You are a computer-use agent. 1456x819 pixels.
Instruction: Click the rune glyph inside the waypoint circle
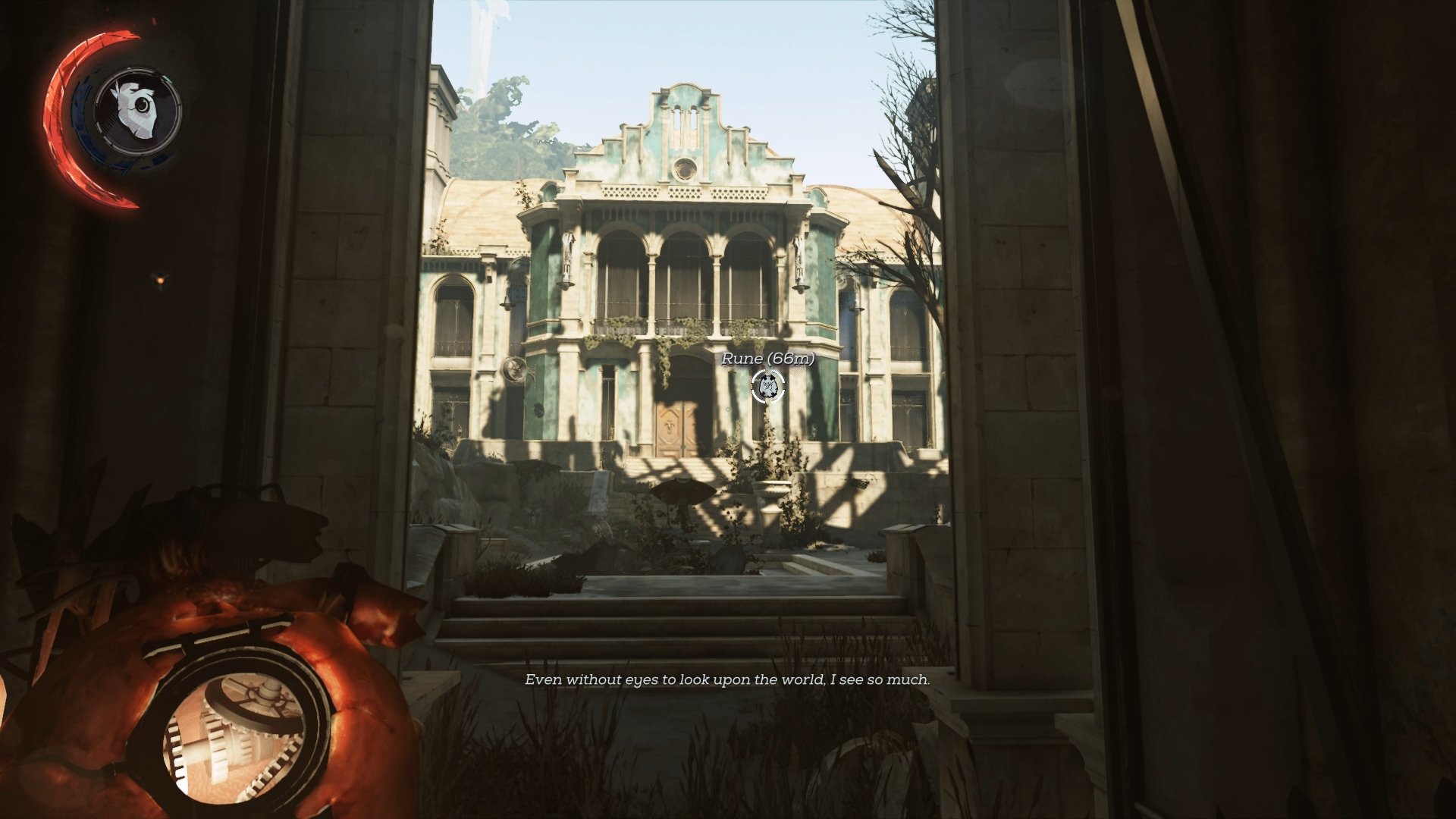pos(767,386)
